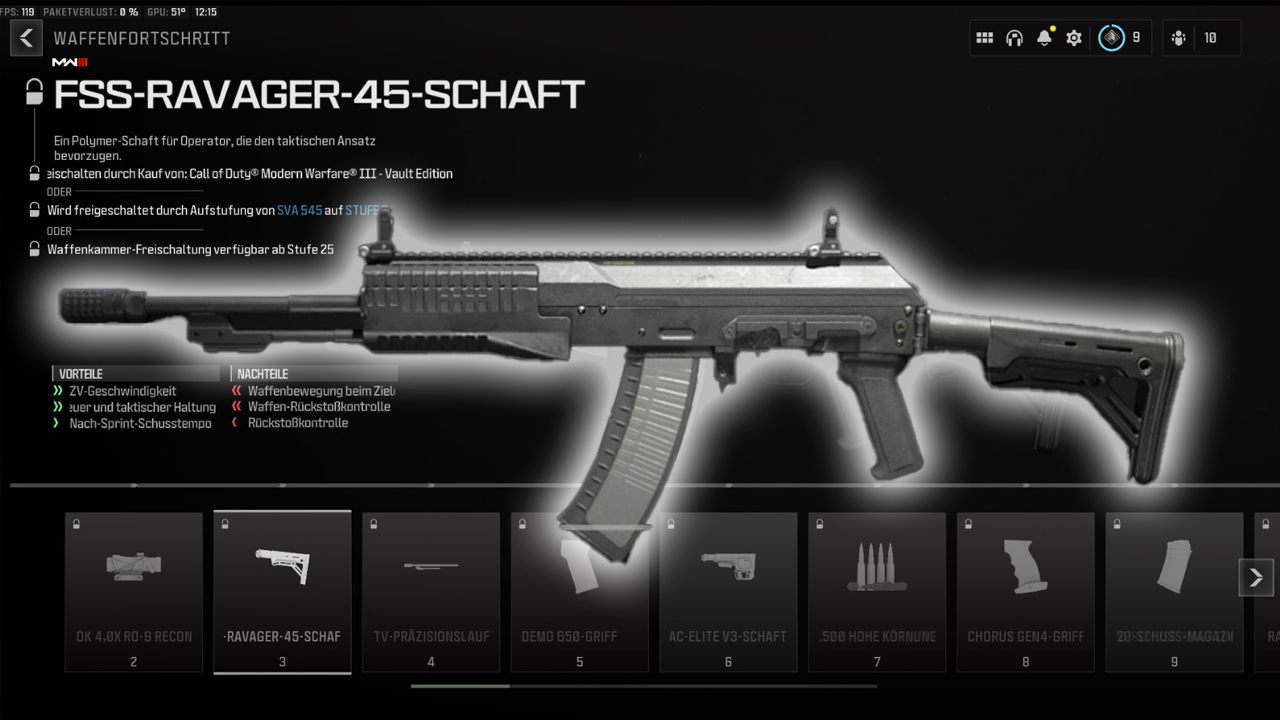Select the Demo 650-Griff attachment
Image resolution: width=1280 pixels, height=720 pixels.
pyautogui.click(x=579, y=592)
